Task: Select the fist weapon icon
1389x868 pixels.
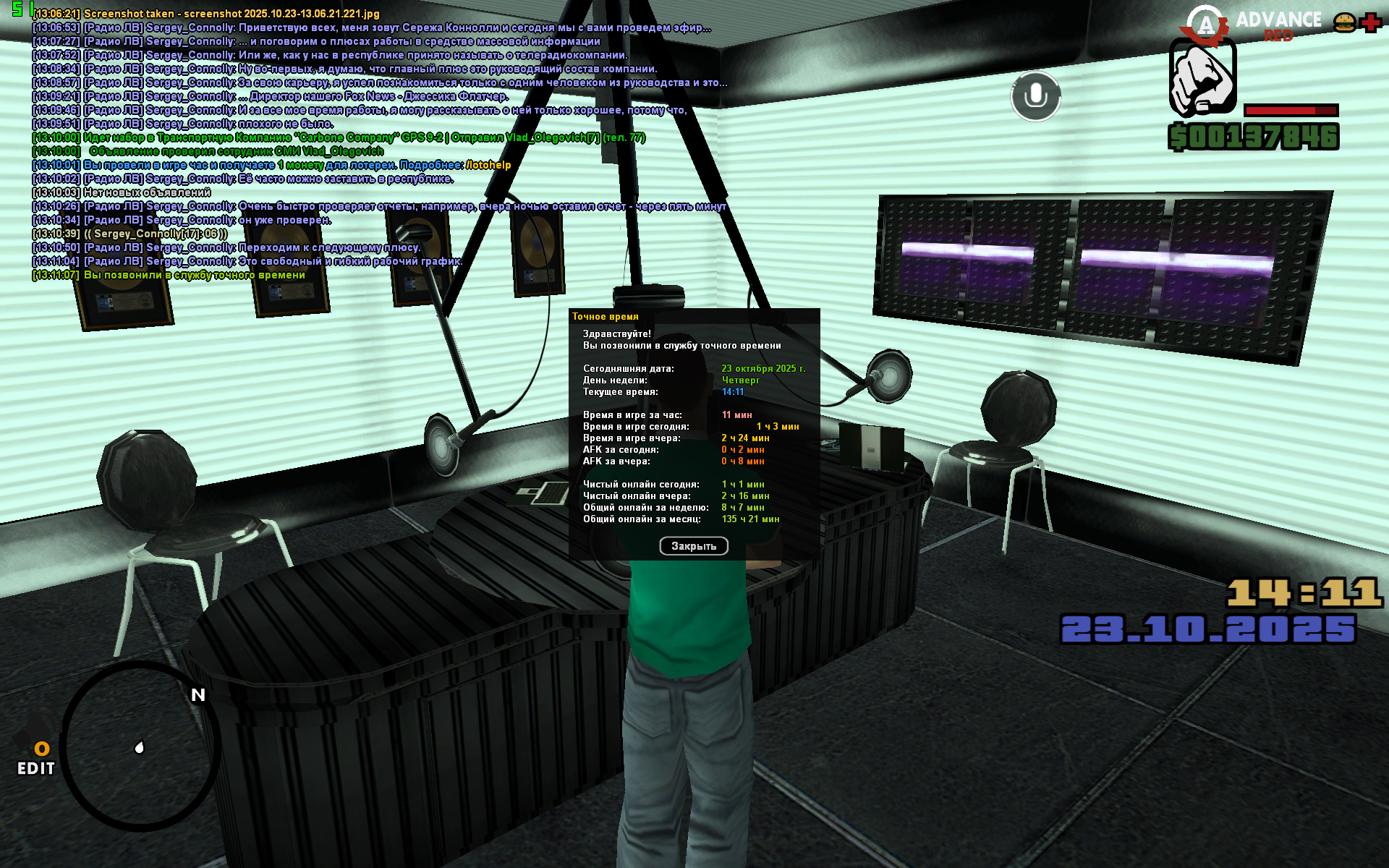Action: pos(1202,77)
